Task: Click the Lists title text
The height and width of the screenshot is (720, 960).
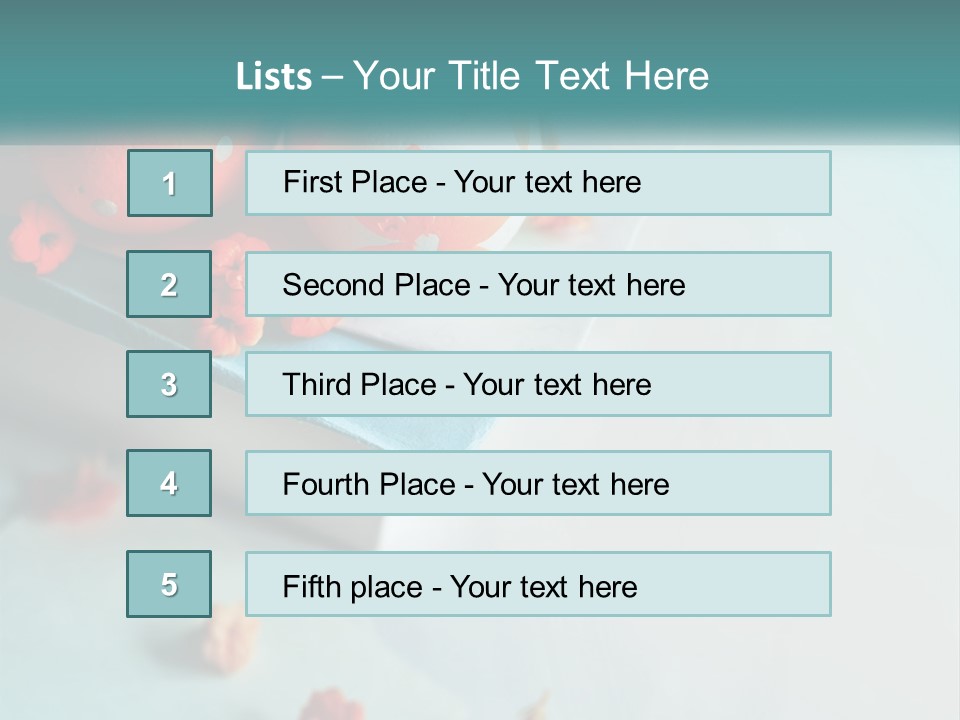Action: (x=472, y=76)
